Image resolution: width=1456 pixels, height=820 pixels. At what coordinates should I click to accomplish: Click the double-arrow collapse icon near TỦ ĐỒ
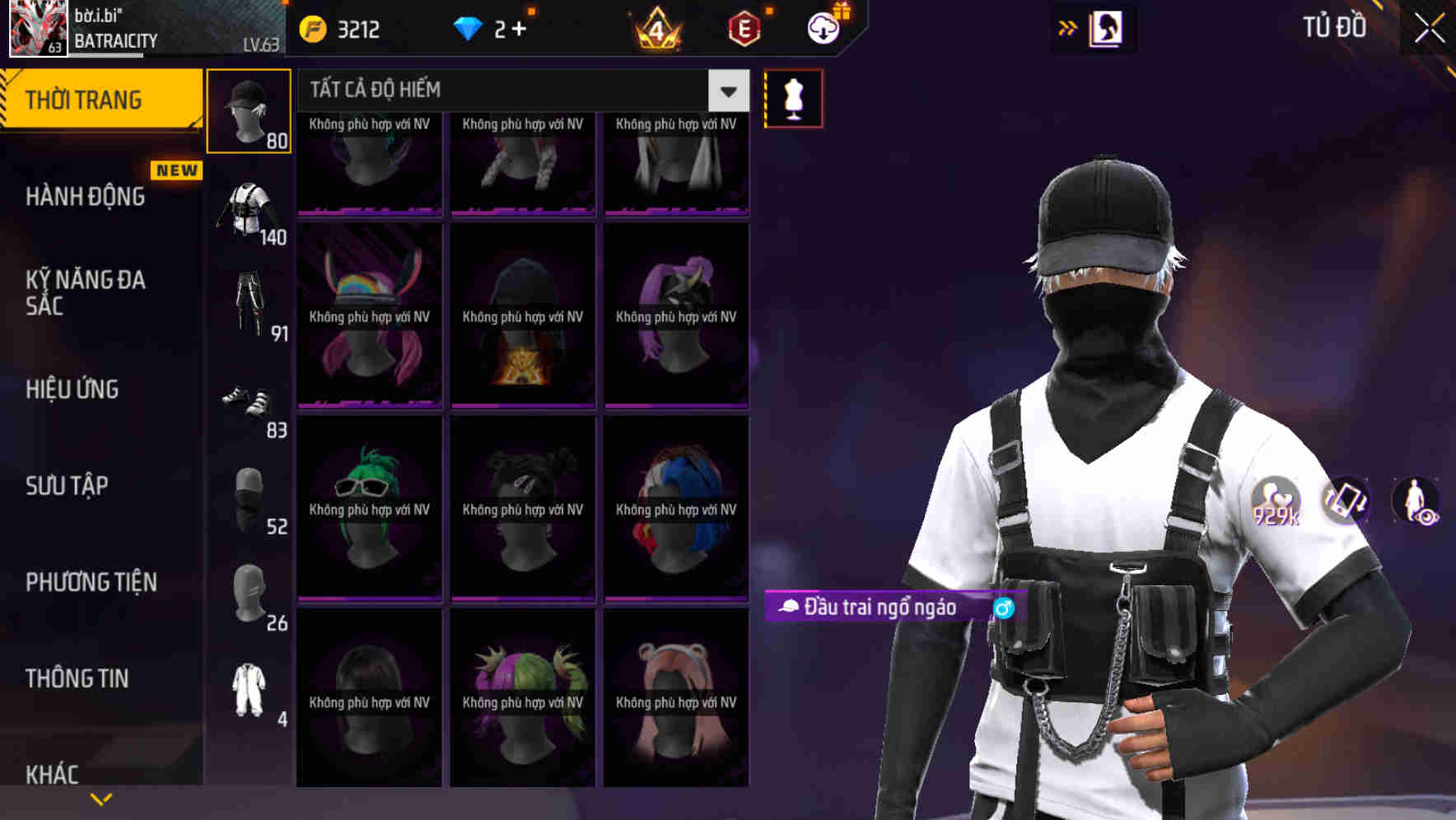(x=1069, y=26)
